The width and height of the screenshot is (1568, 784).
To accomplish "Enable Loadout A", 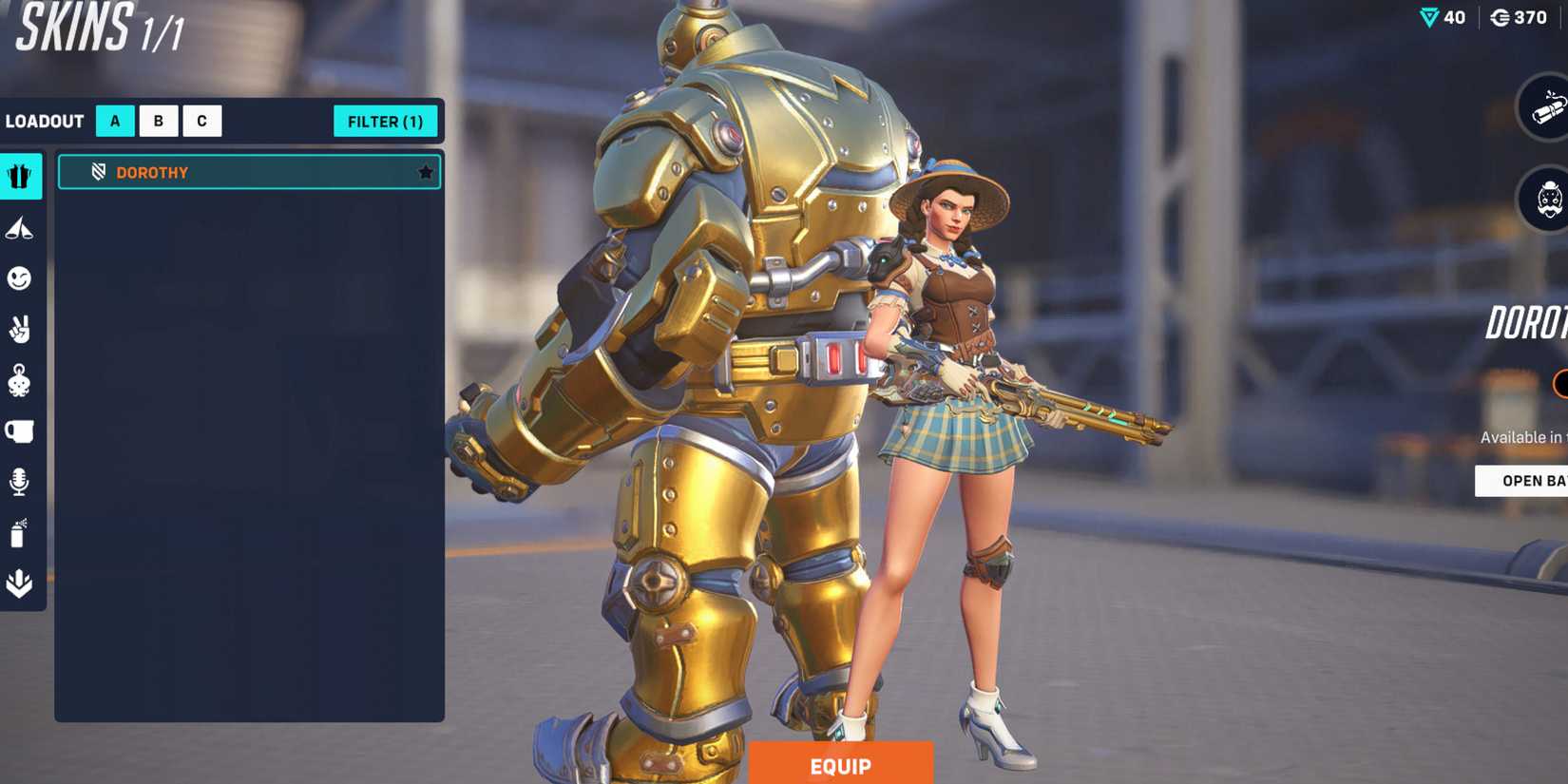I will (116, 121).
